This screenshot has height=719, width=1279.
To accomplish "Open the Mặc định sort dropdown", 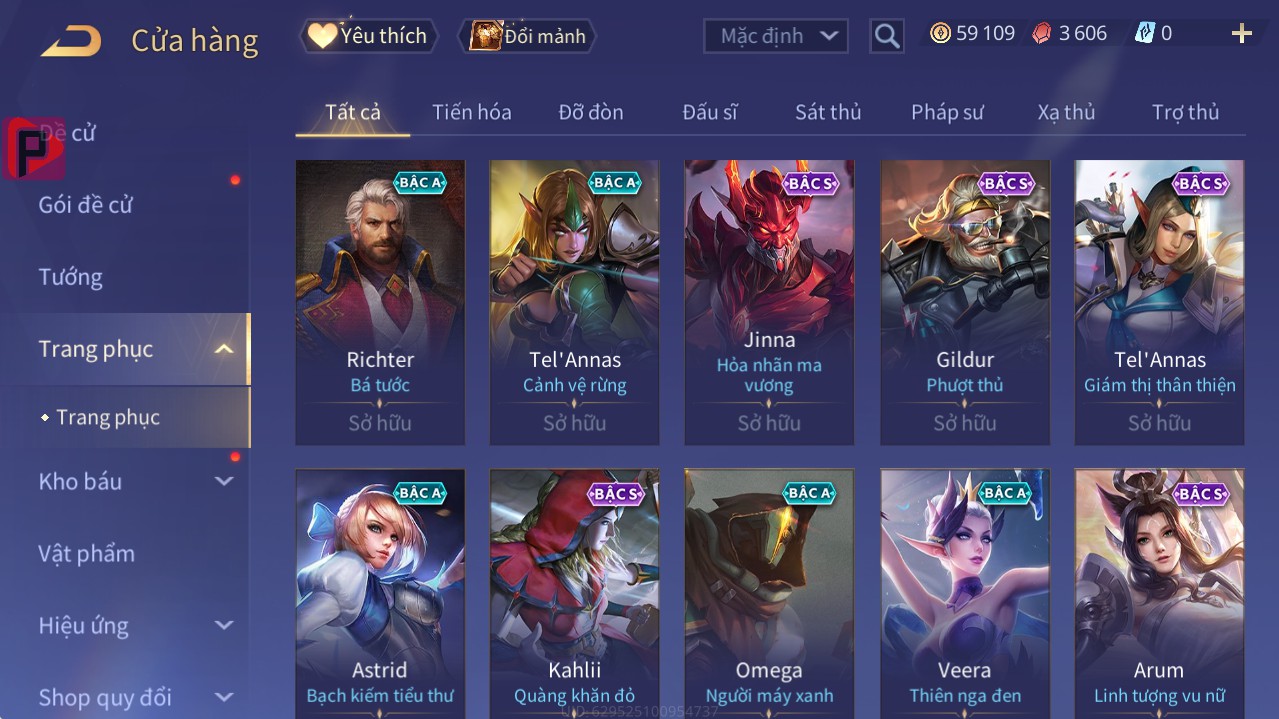I will (x=776, y=36).
